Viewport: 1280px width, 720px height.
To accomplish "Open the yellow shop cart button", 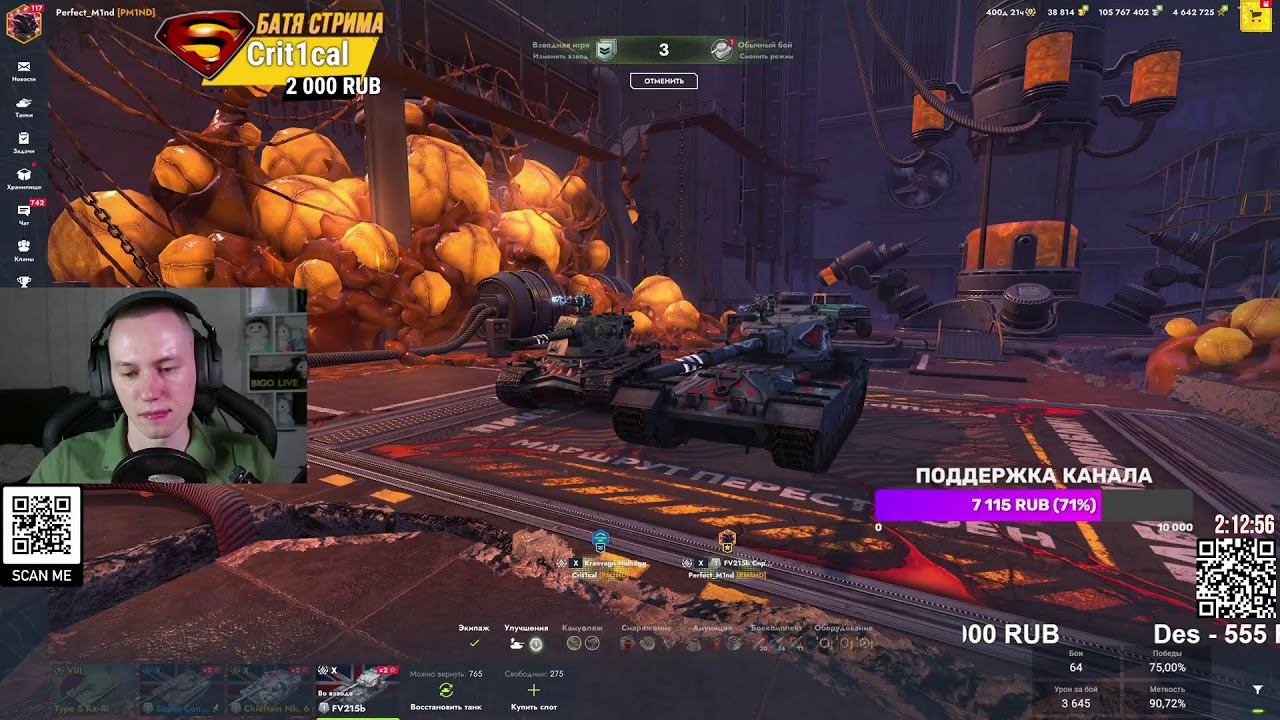I will coord(1254,17).
